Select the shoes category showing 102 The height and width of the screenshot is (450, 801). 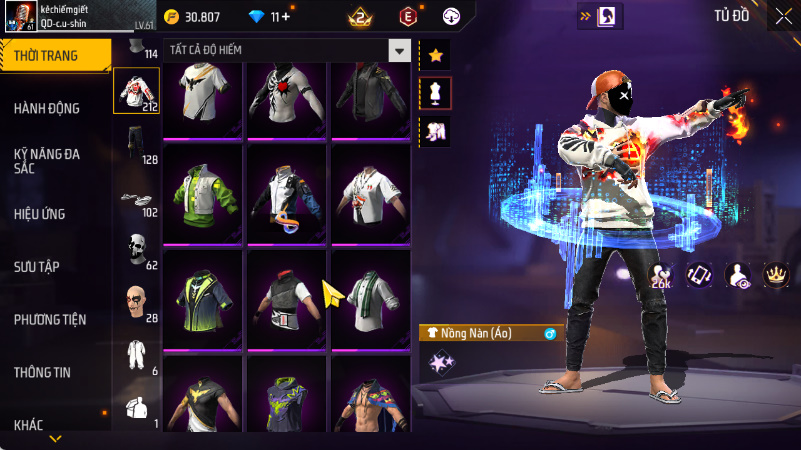point(136,198)
